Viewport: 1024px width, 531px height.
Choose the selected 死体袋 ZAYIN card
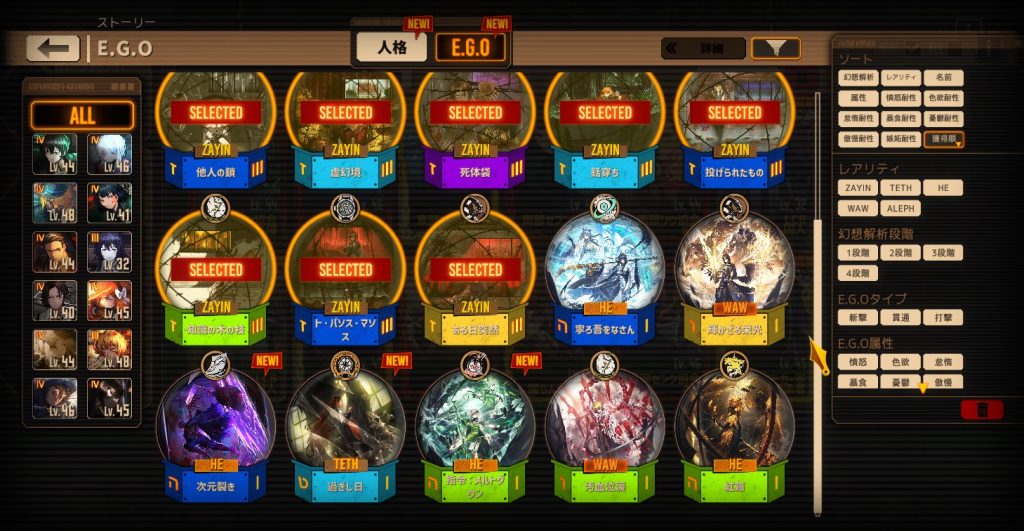(475, 125)
